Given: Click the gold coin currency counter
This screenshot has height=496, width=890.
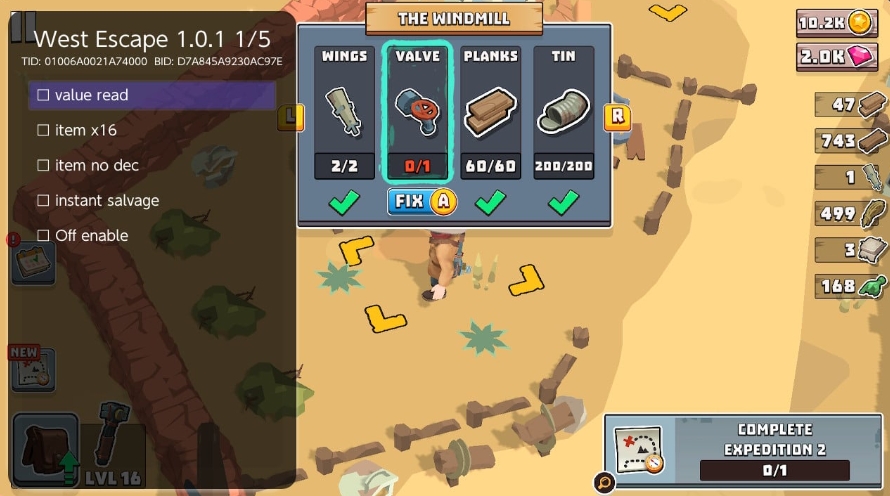Looking at the screenshot, I should tap(836, 23).
